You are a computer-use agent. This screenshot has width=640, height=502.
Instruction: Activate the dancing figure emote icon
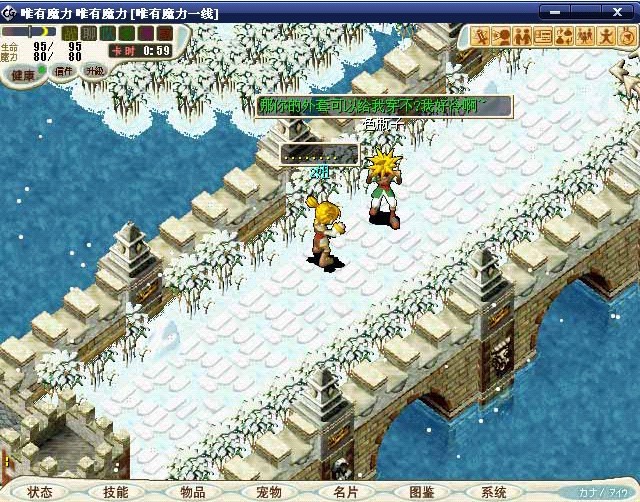click(x=606, y=37)
